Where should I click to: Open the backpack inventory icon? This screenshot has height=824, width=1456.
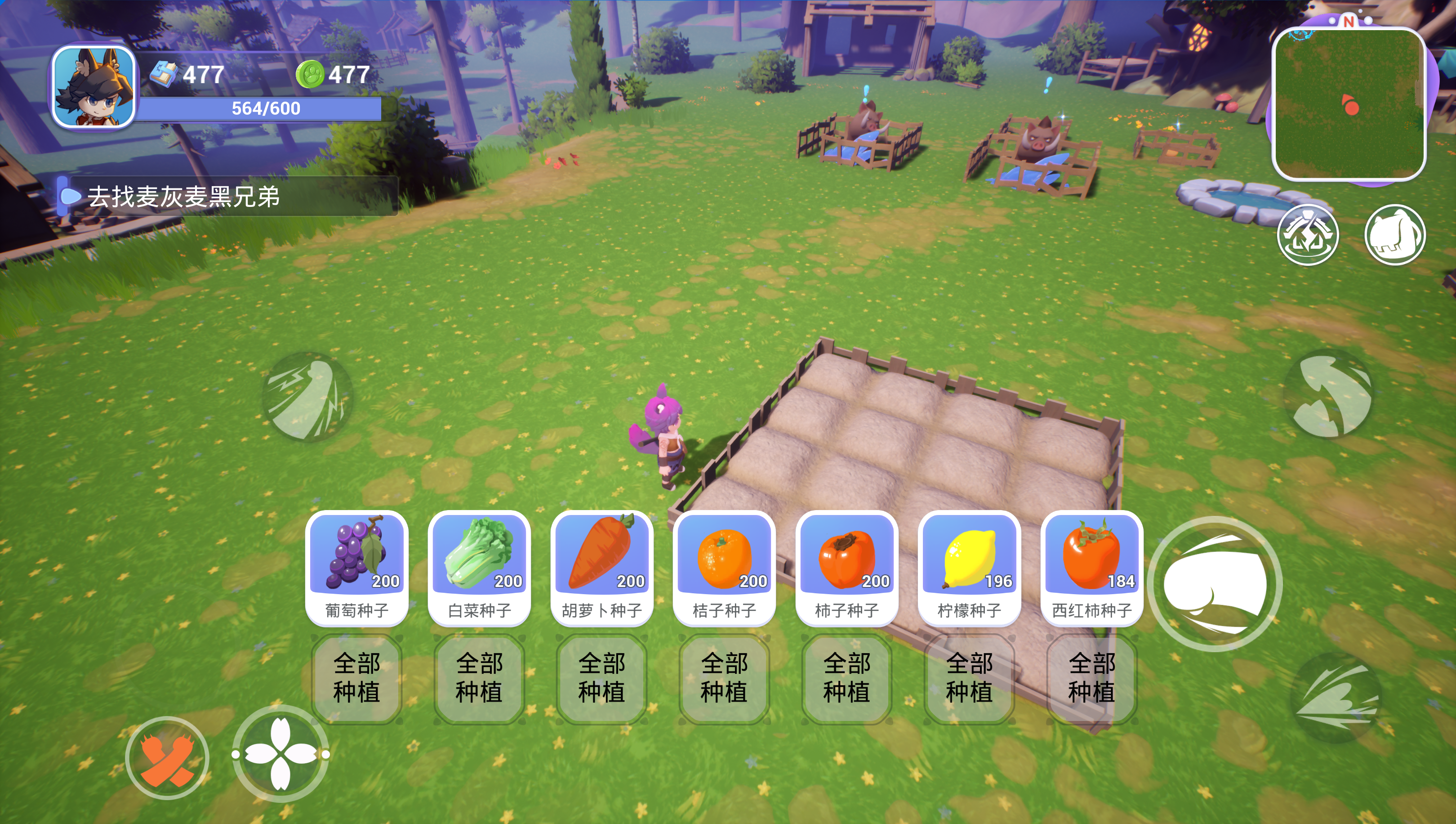(x=1395, y=234)
